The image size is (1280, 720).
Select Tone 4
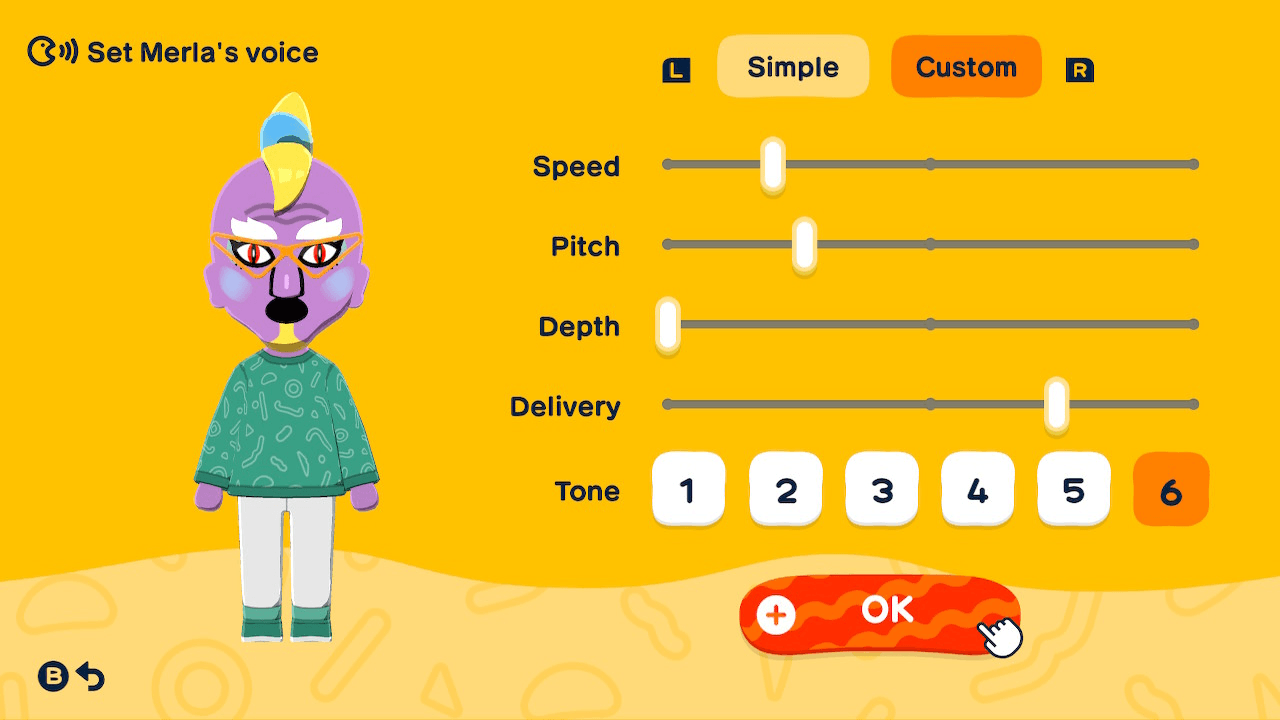pyautogui.click(x=977, y=489)
